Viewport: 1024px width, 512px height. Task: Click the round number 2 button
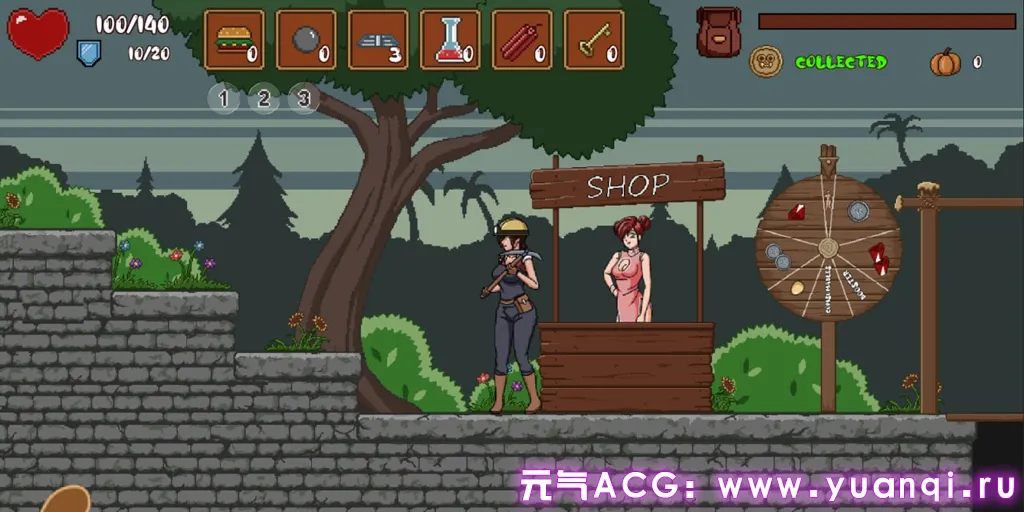(x=264, y=98)
